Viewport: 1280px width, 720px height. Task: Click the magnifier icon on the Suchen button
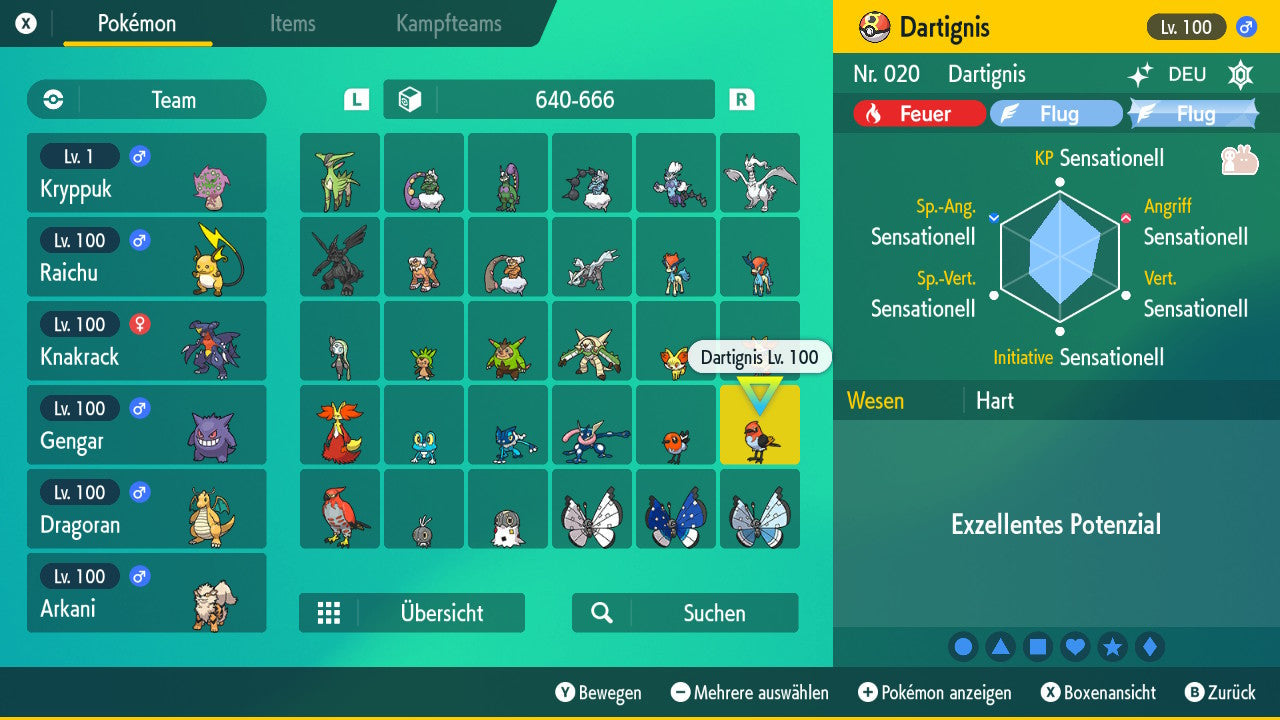click(x=598, y=612)
